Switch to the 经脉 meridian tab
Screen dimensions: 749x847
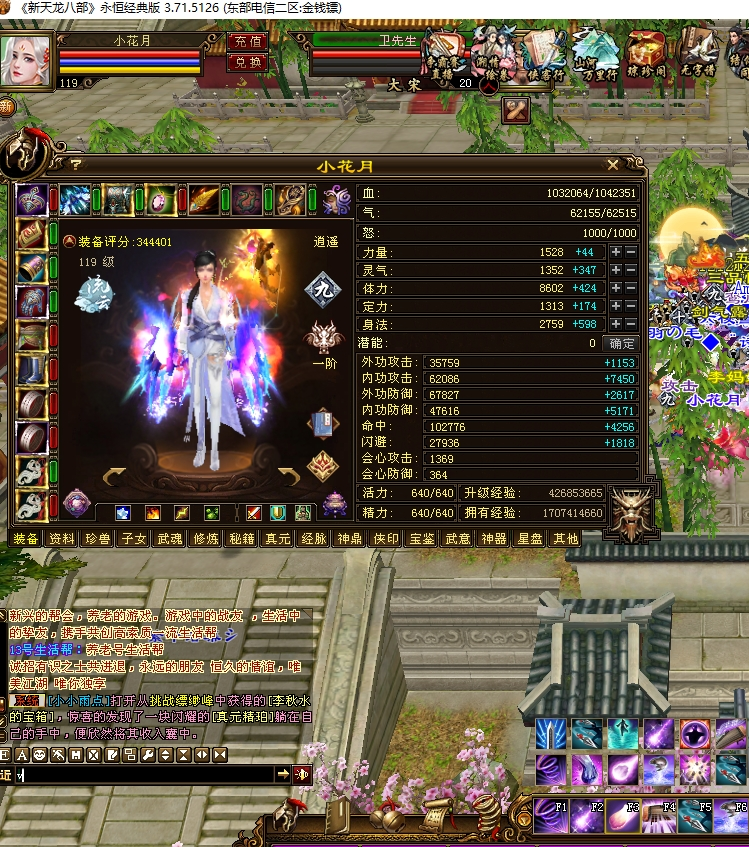[313, 539]
